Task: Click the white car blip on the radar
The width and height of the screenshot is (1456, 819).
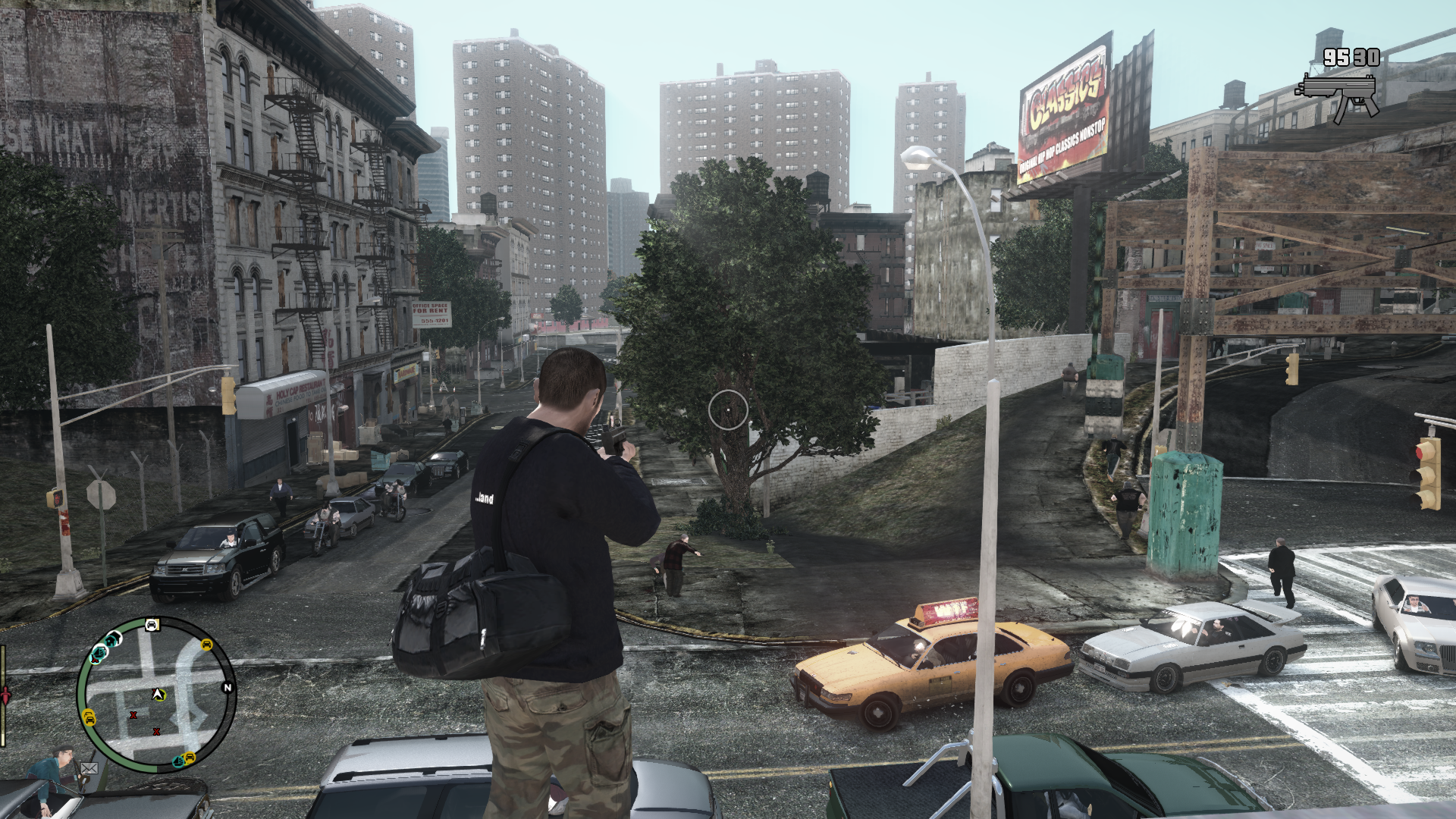Action: [x=152, y=625]
